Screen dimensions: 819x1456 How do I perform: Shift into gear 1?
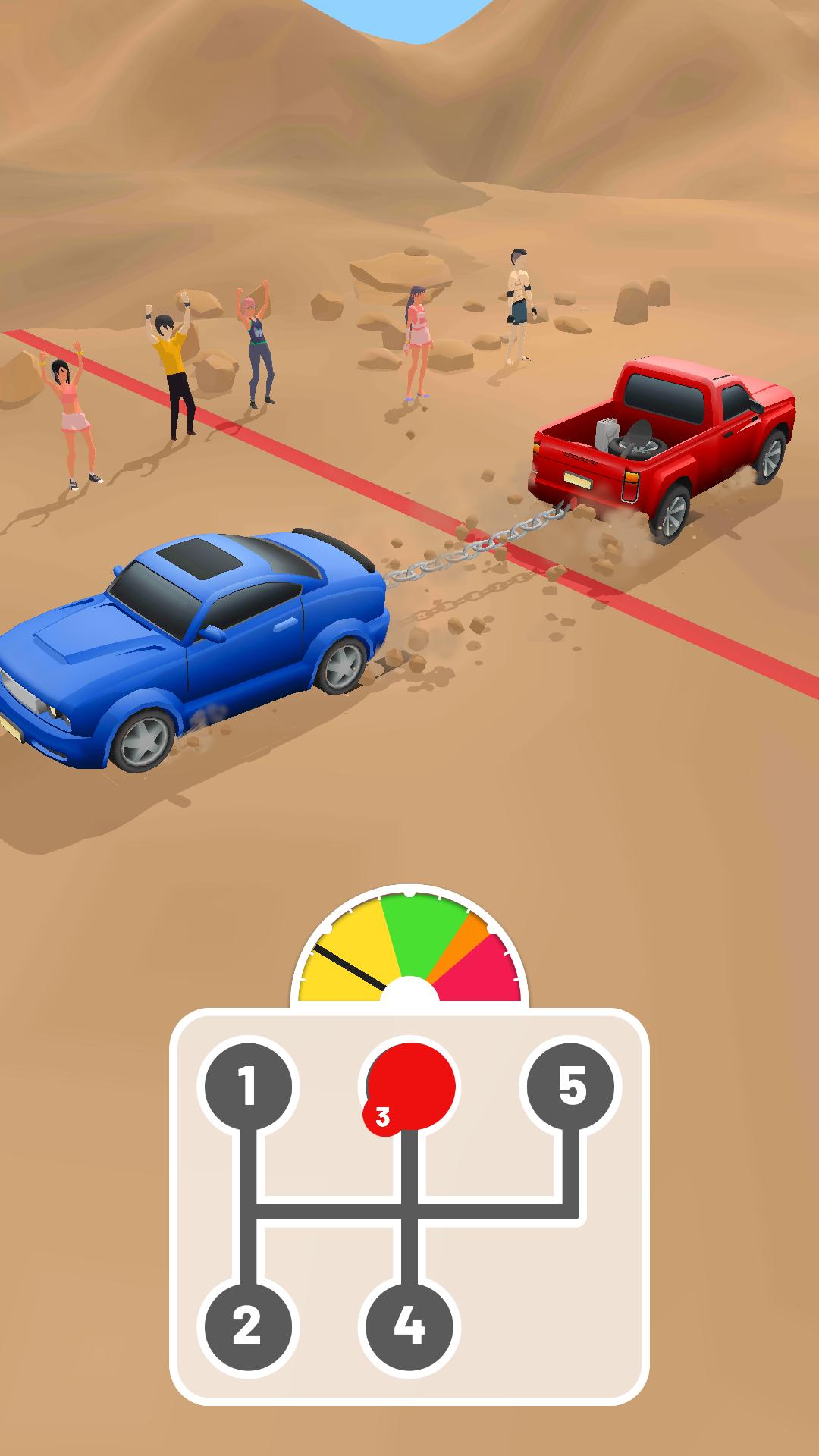pos(244,1087)
